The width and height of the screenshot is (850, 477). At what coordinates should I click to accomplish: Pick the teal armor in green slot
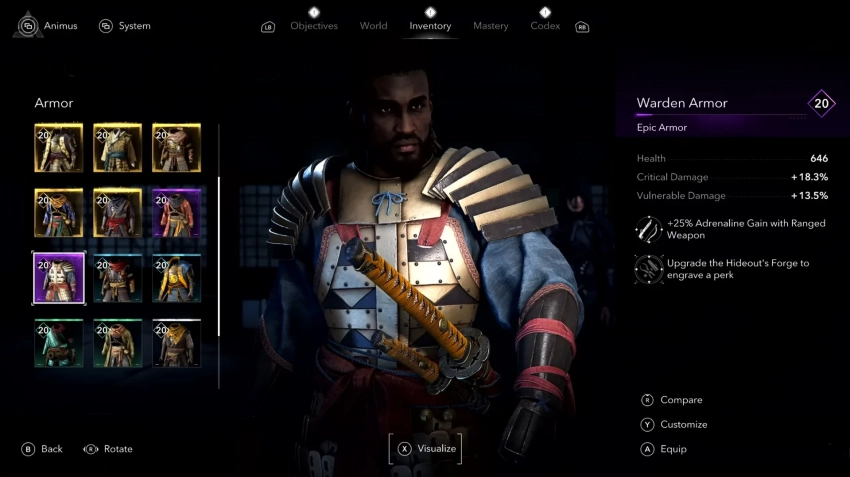pyautogui.click(x=59, y=343)
